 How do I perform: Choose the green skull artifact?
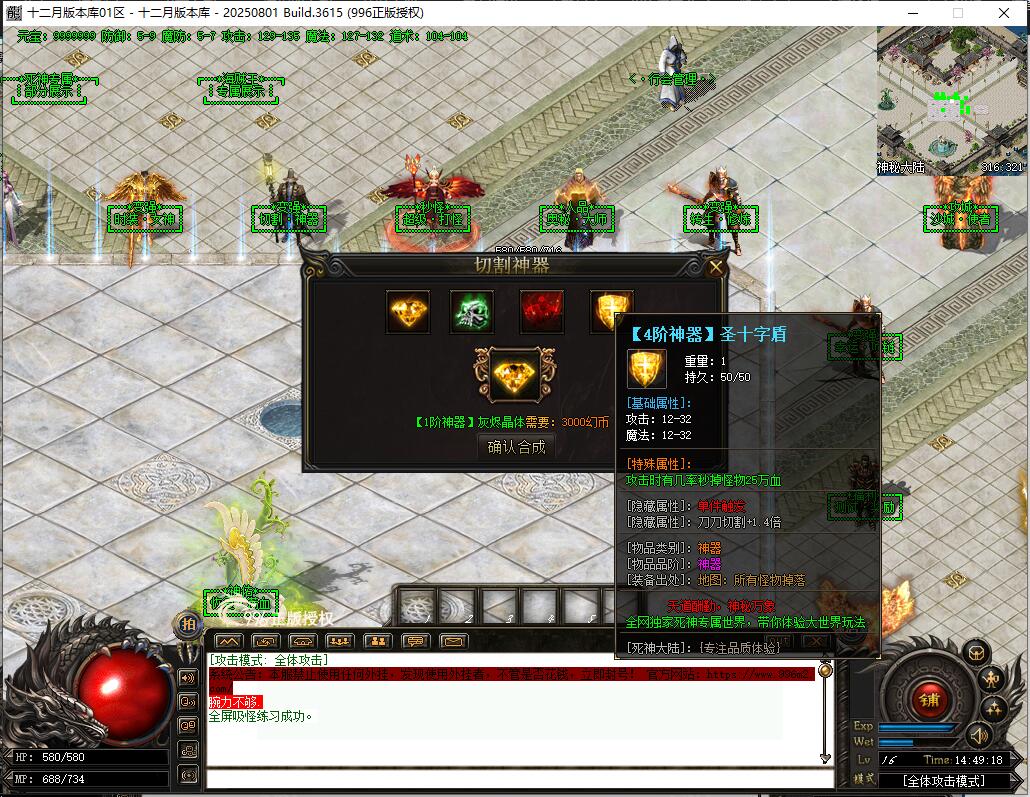tap(472, 312)
